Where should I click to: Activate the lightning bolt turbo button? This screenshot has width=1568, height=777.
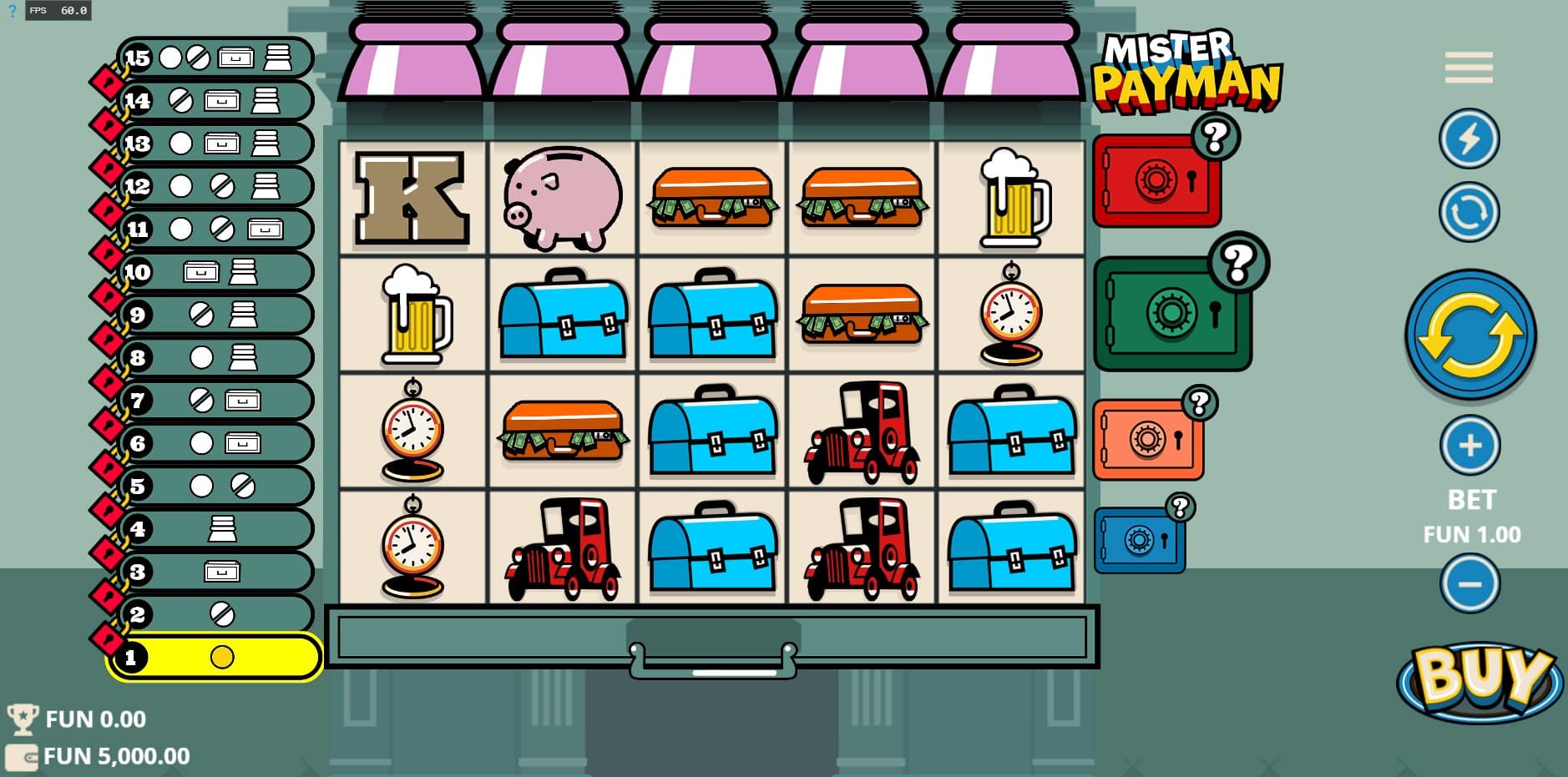1469,139
